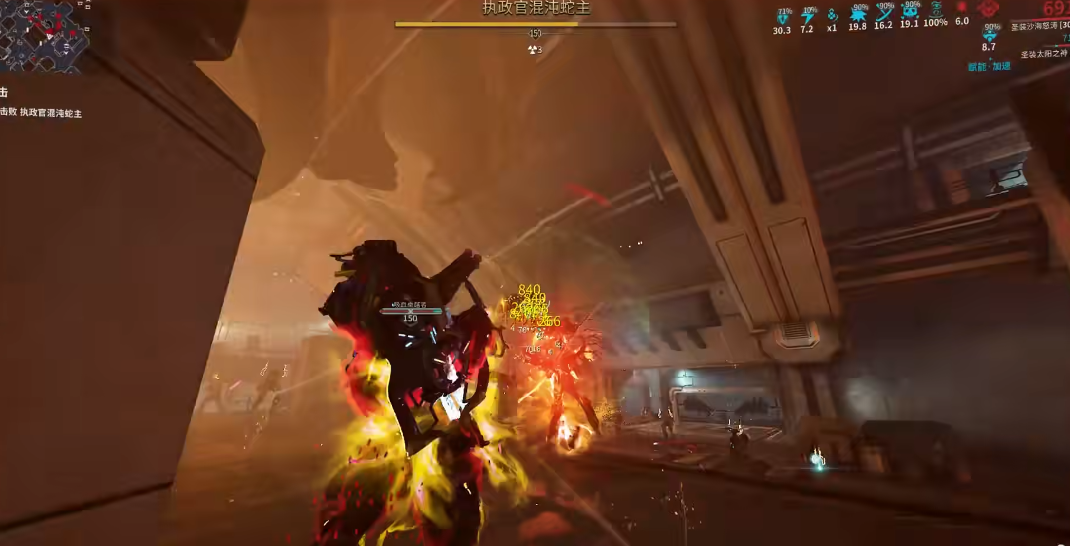
Task: Select the x1 stack buff icon
Action: point(831,15)
